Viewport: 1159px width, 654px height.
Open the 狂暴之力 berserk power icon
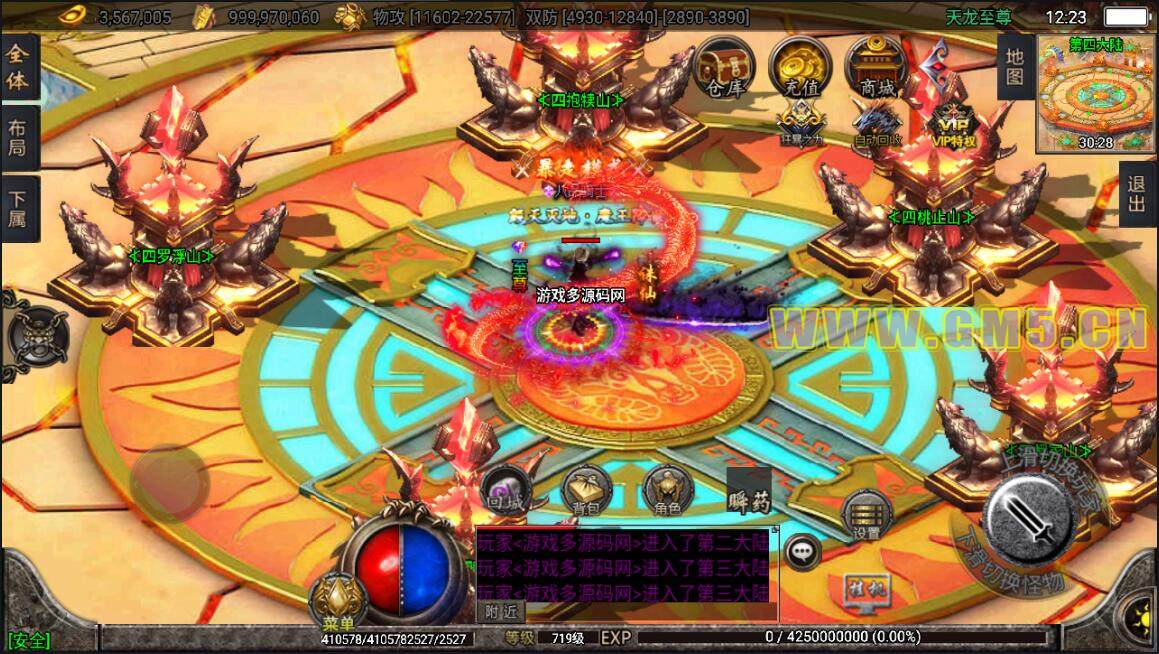(x=800, y=124)
